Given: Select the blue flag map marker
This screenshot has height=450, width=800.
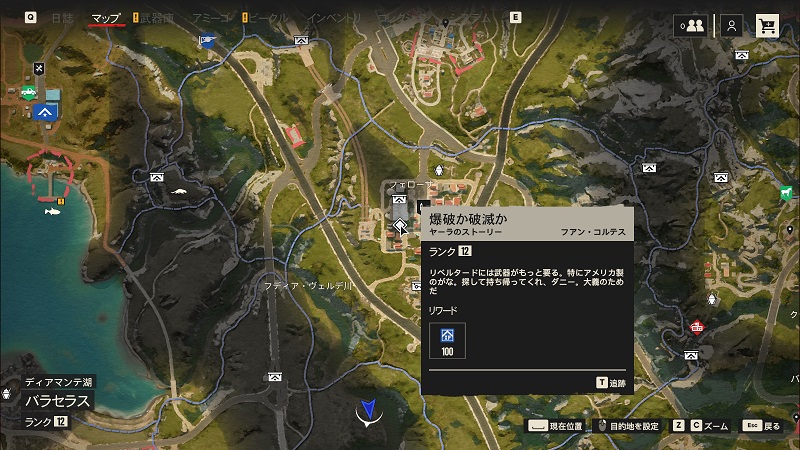Looking at the screenshot, I should (x=206, y=41).
